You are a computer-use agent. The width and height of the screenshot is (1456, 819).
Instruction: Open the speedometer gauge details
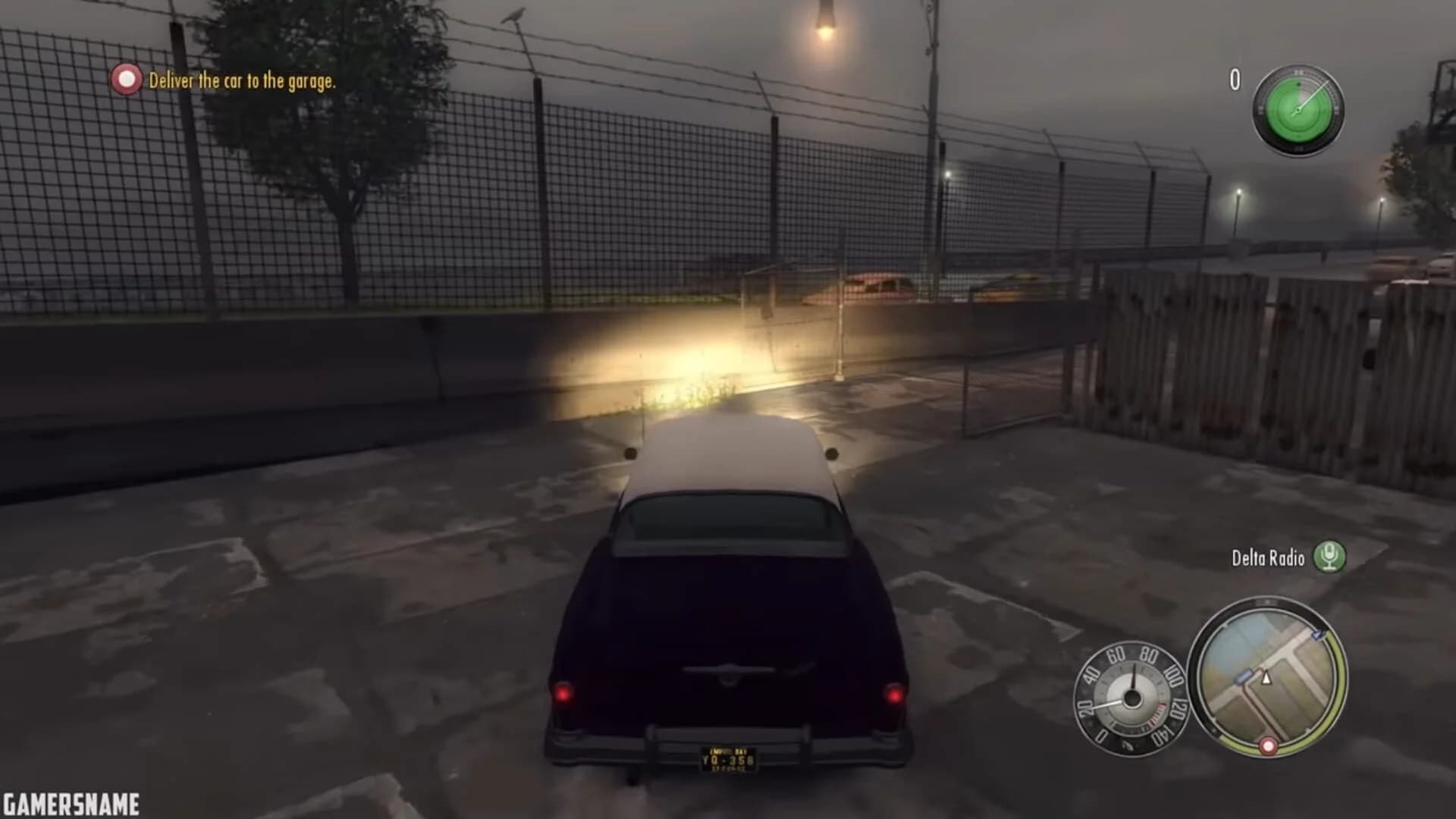(1132, 698)
